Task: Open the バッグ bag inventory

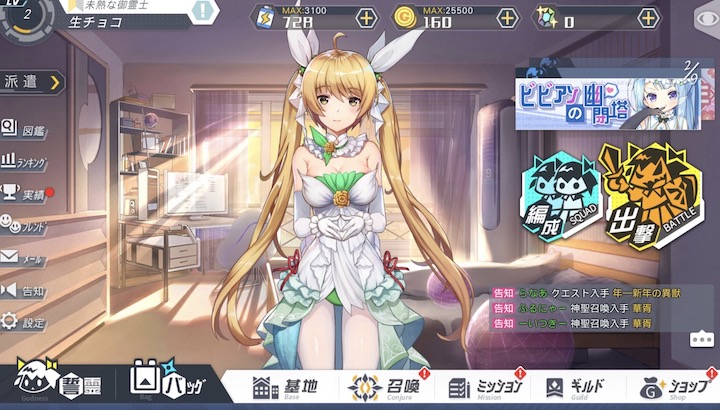Action: 164,384
